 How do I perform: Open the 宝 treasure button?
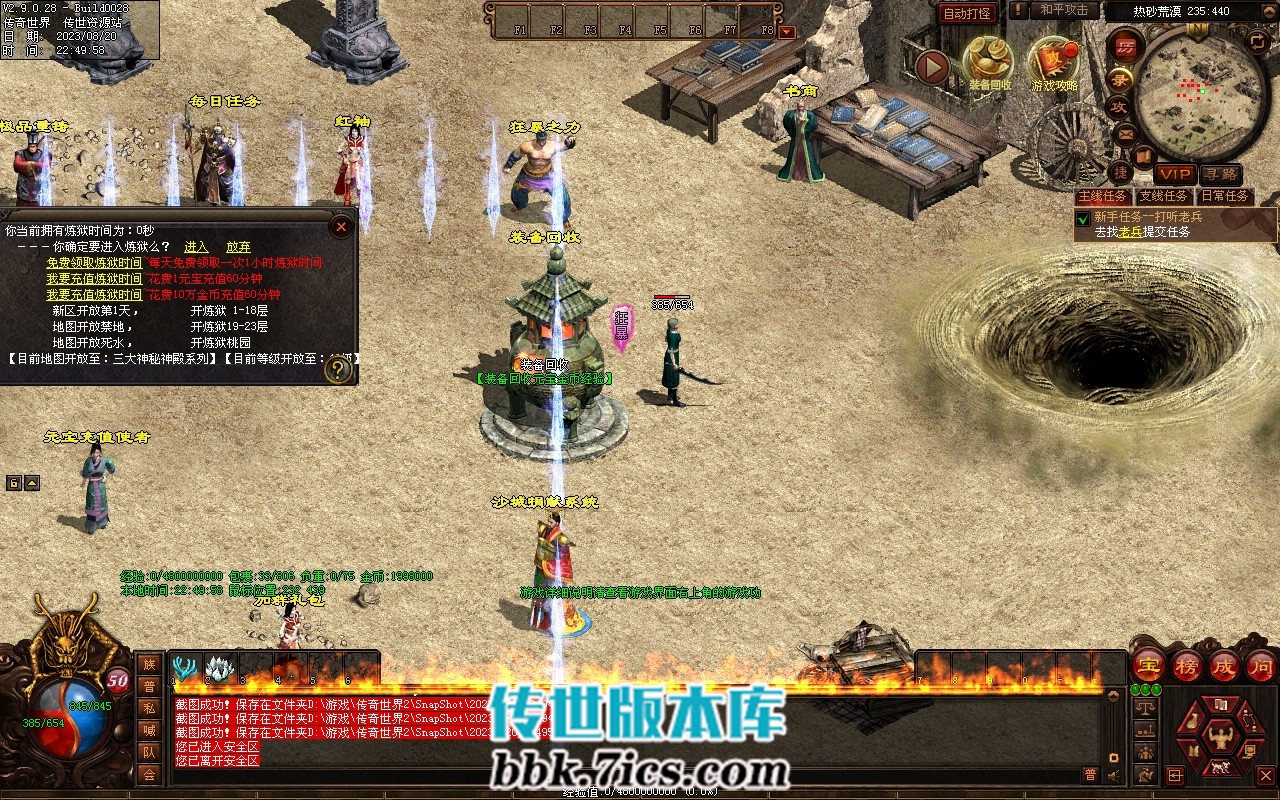pyautogui.click(x=1148, y=665)
